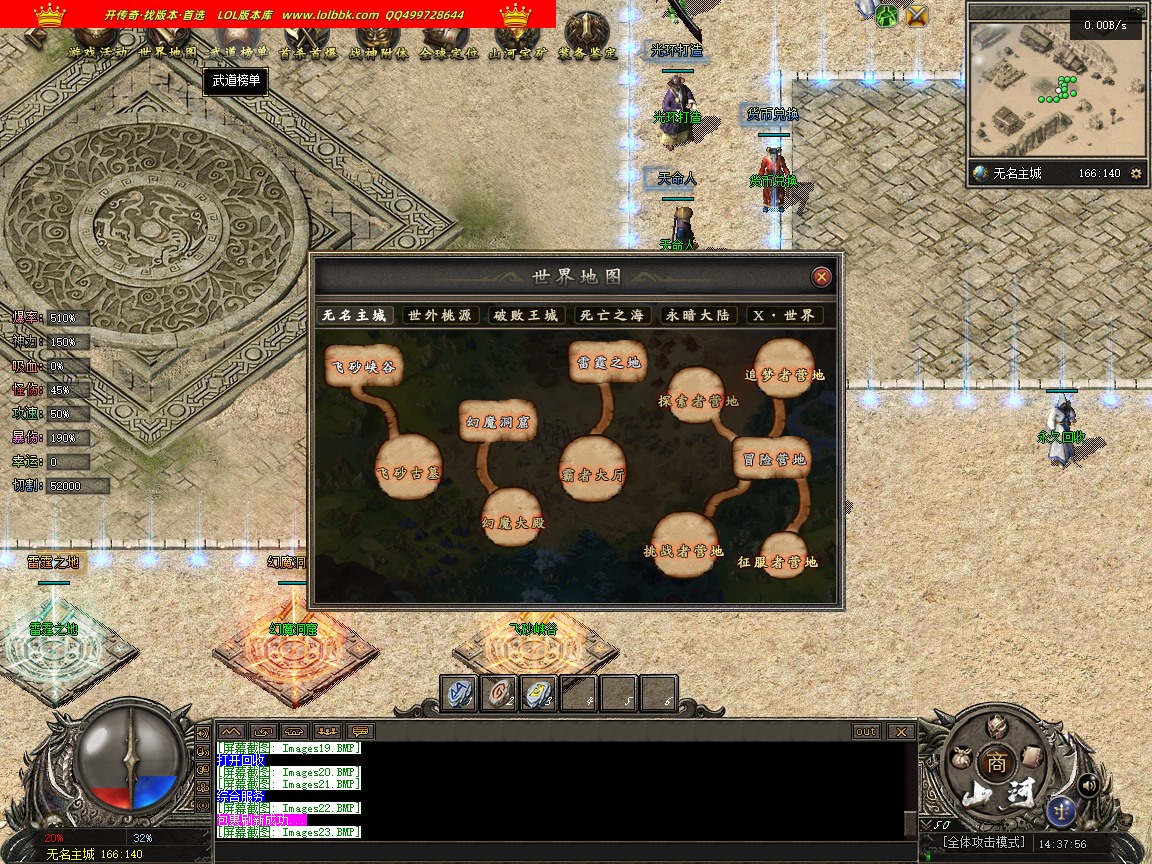Close the chat panel with X button

[x=901, y=732]
